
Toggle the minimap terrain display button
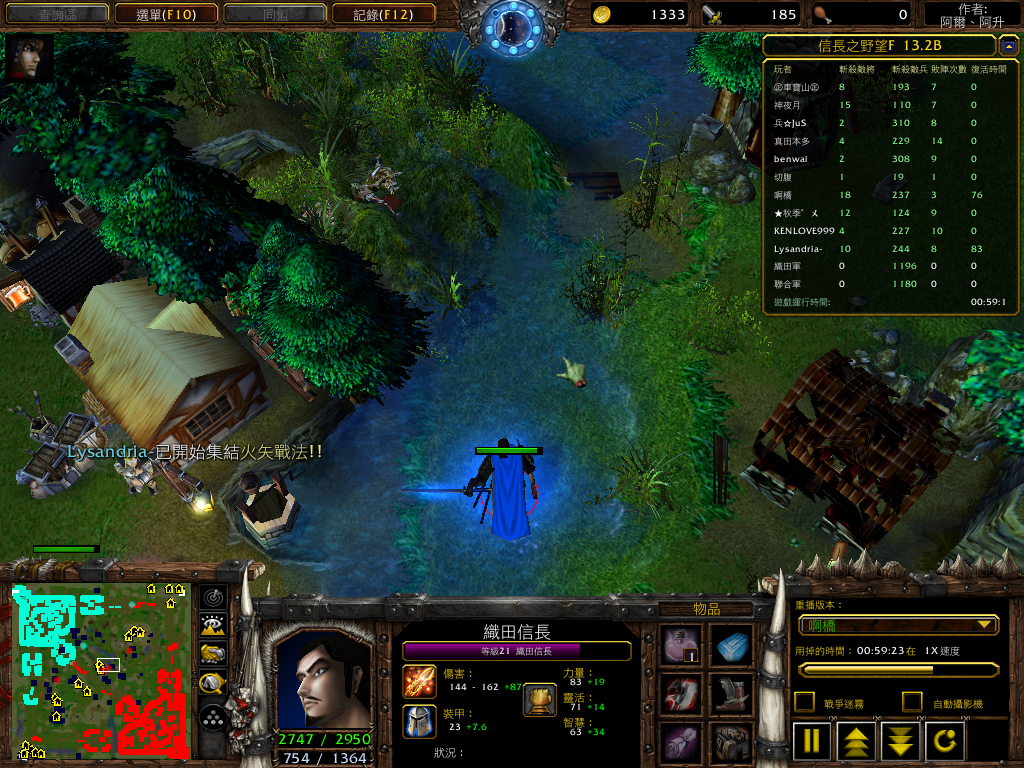click(x=212, y=626)
